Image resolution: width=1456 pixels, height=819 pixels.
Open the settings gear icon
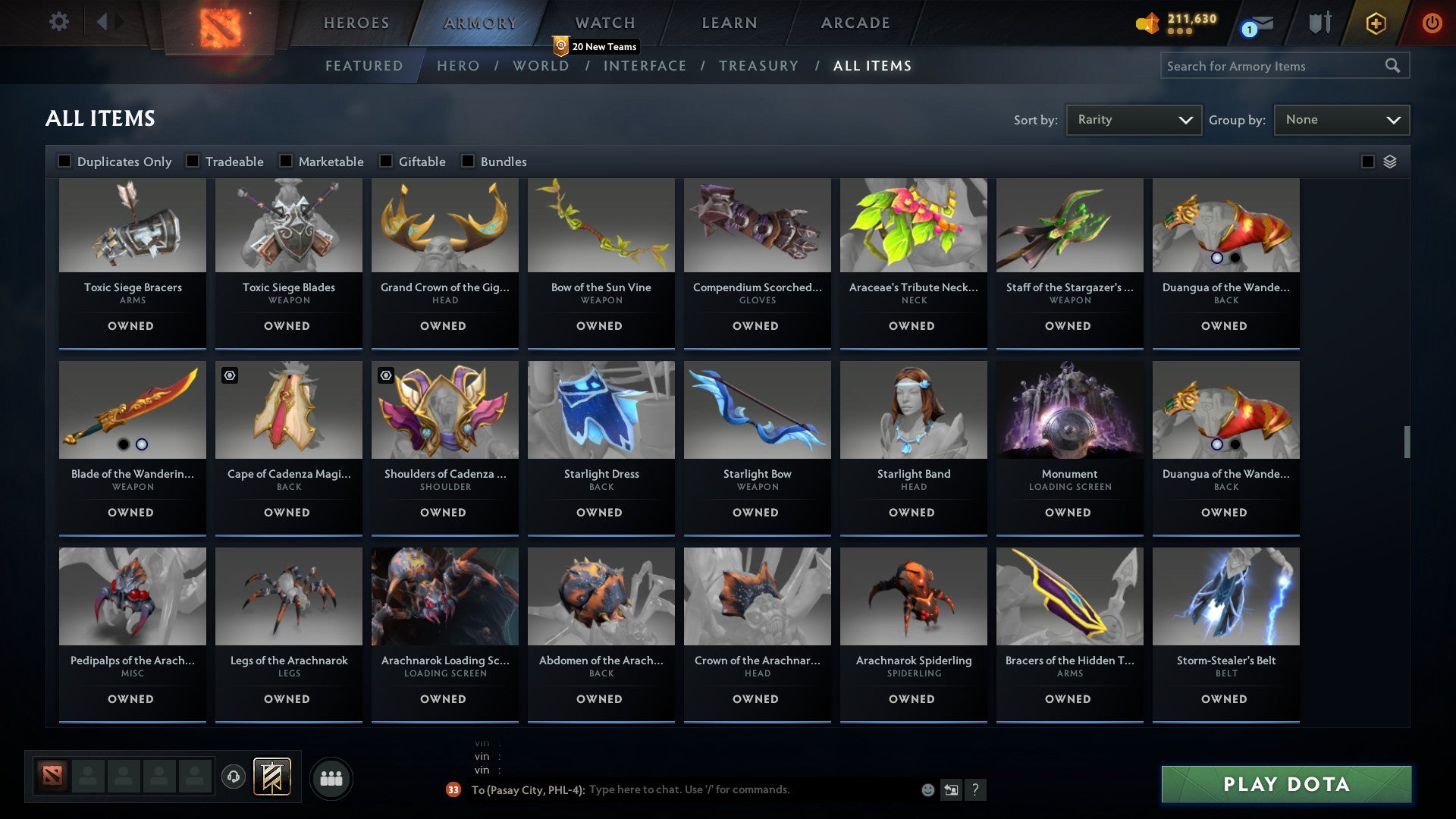pyautogui.click(x=58, y=21)
